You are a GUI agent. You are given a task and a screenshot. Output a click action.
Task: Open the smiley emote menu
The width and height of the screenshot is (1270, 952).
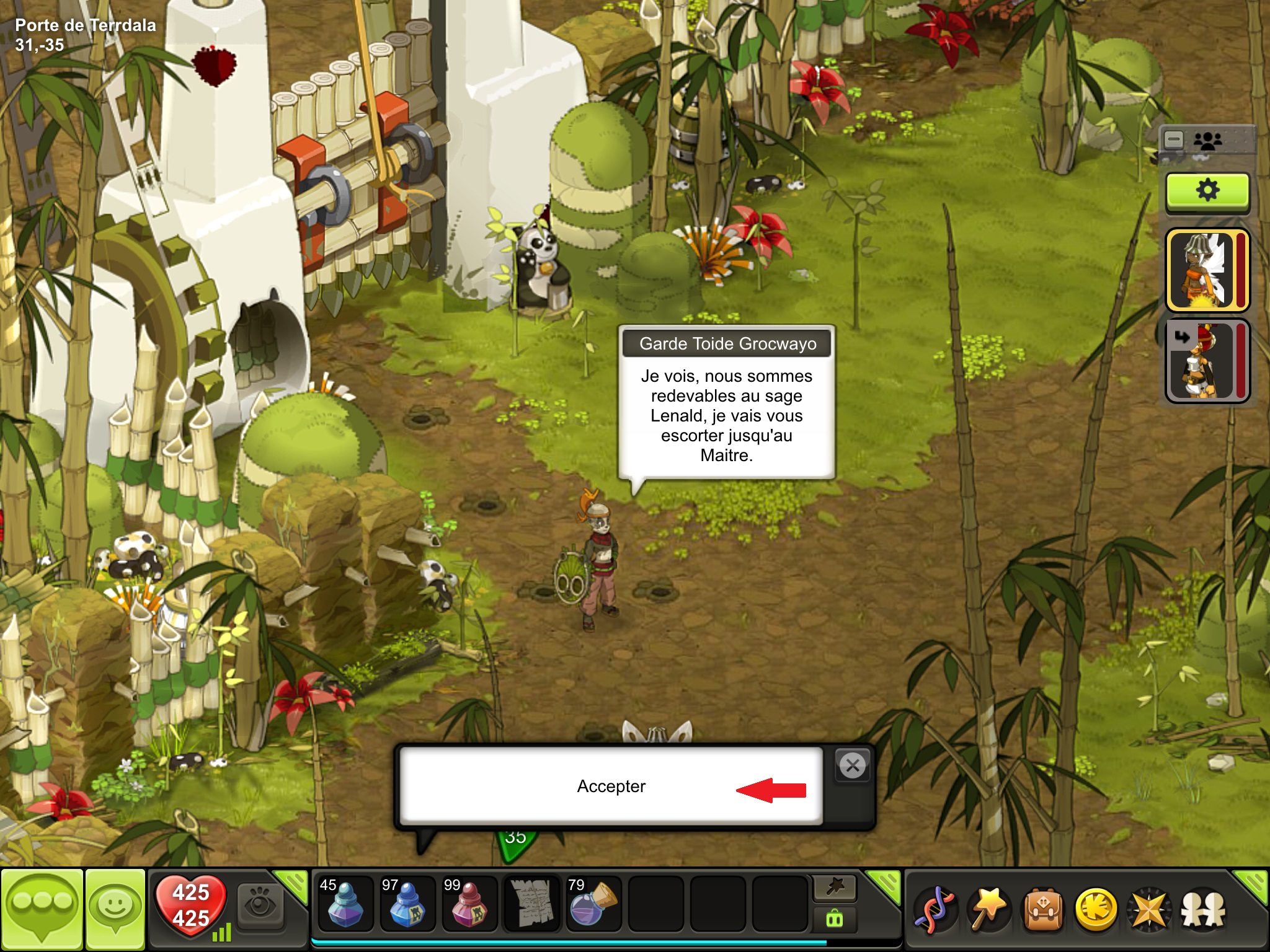point(115,908)
